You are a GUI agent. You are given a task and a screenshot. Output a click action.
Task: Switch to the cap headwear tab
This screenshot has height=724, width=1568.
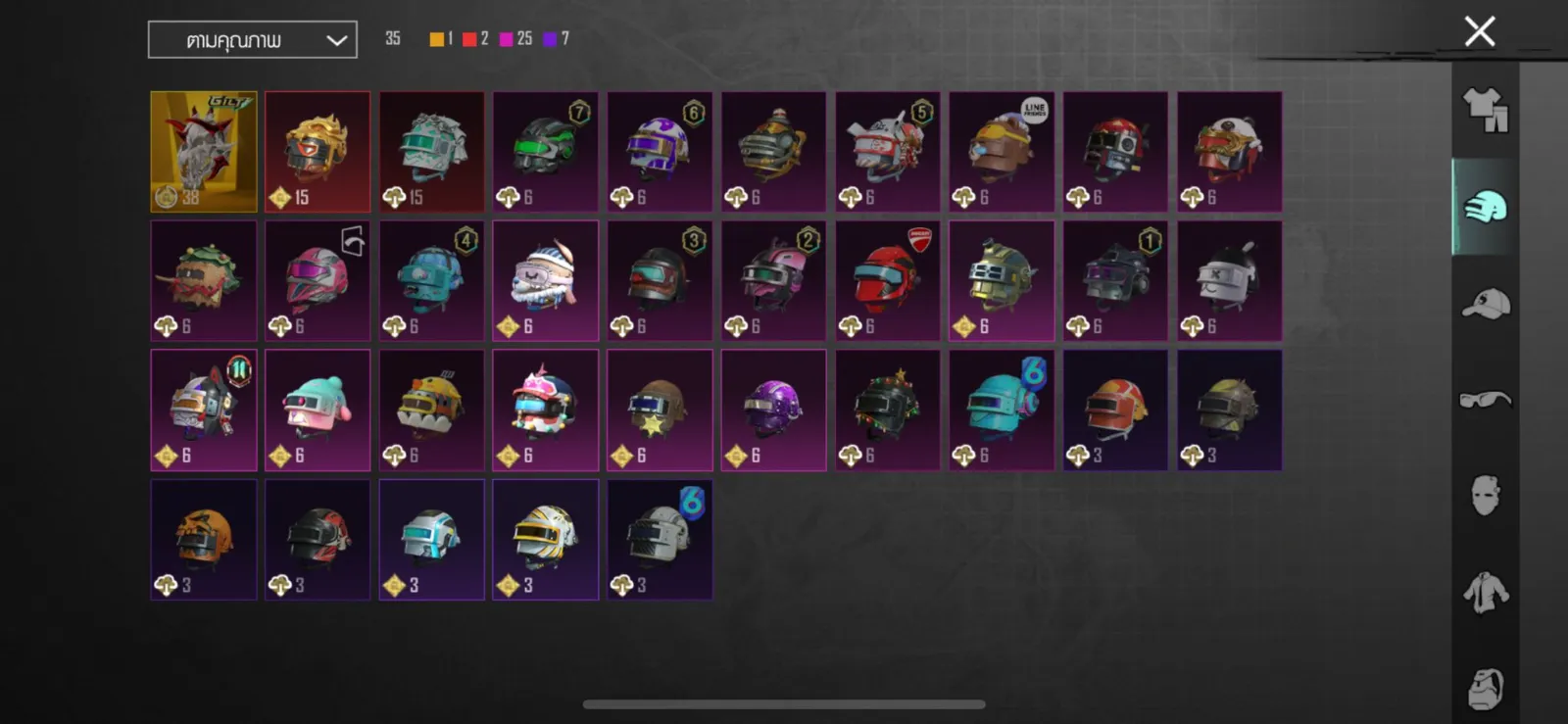[1485, 304]
